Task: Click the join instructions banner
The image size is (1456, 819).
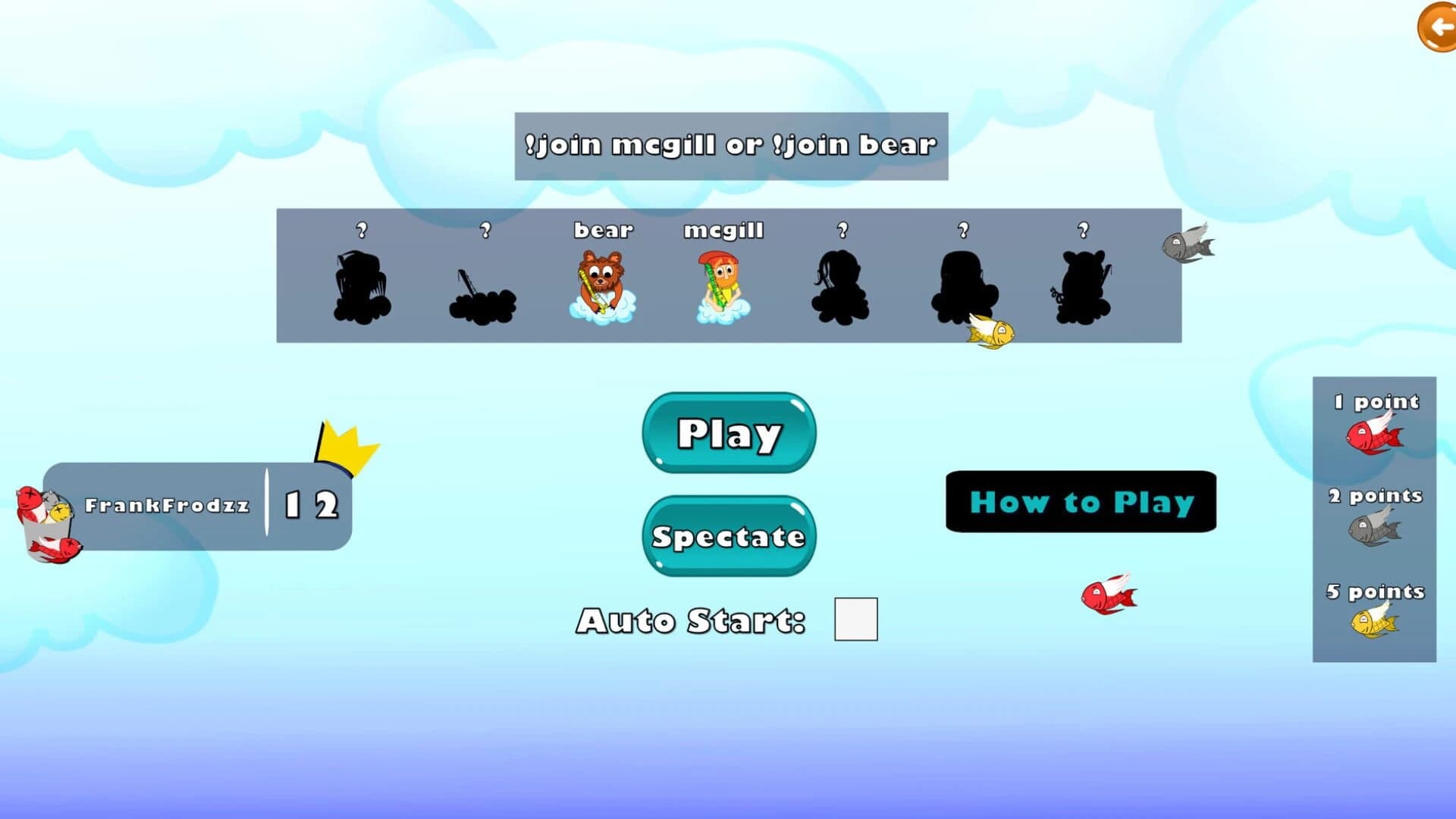Action: click(730, 146)
